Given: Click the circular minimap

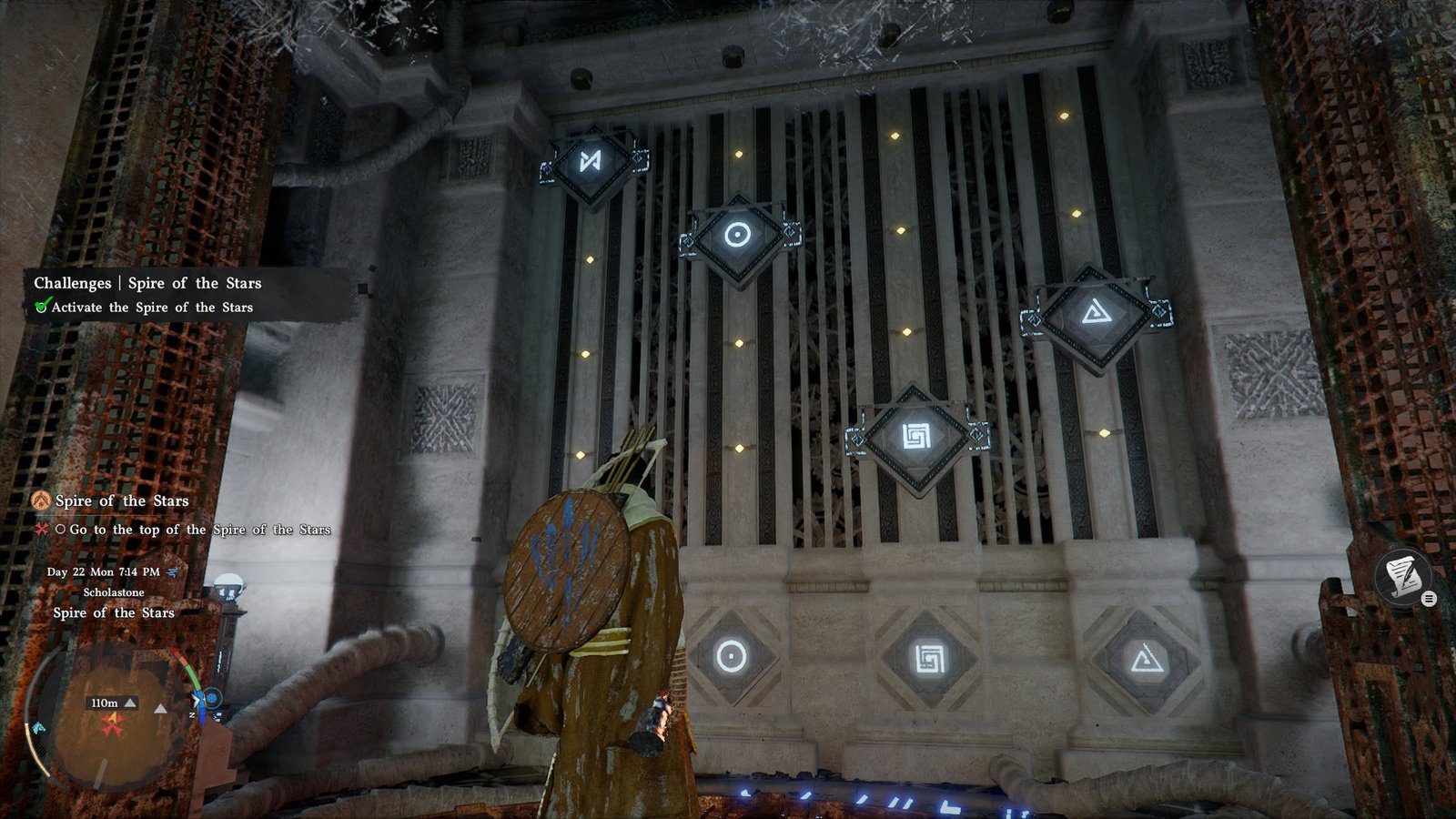Looking at the screenshot, I should click(x=113, y=717).
